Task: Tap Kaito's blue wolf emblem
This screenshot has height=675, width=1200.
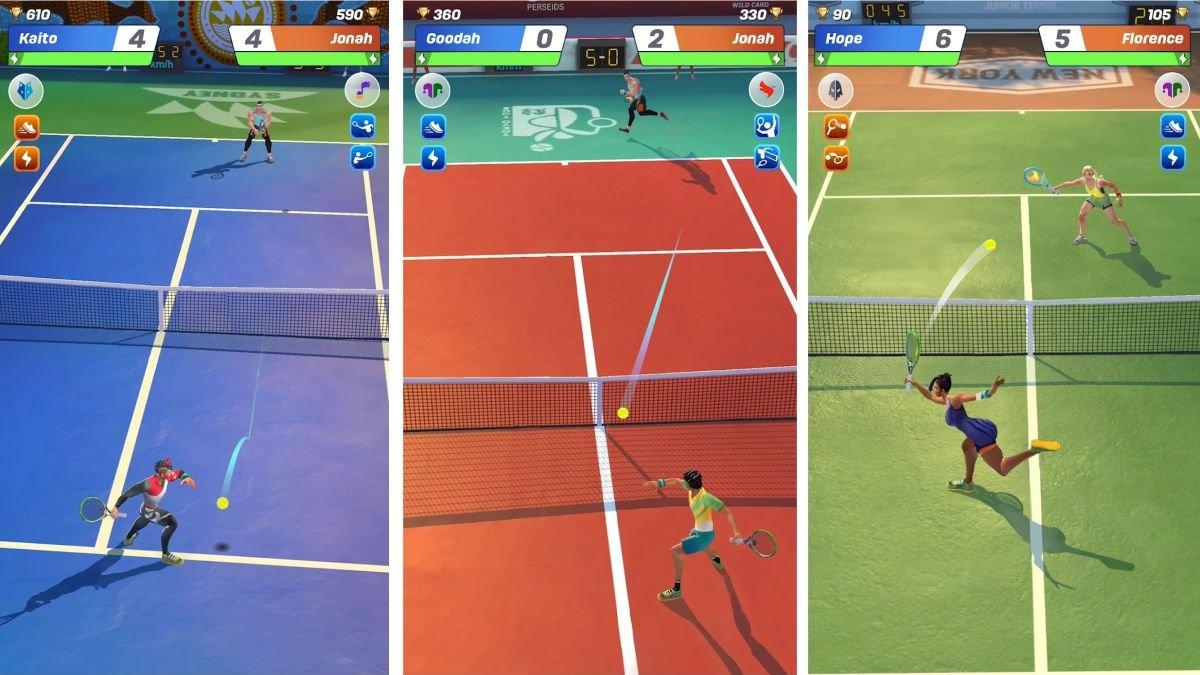Action: click(x=26, y=92)
